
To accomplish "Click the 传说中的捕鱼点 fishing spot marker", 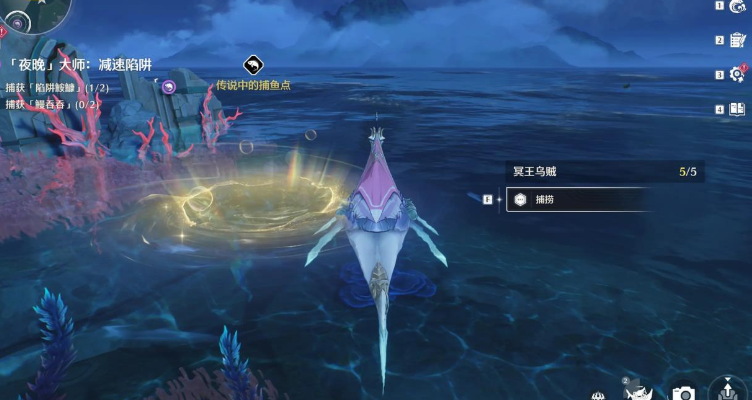I will [253, 66].
